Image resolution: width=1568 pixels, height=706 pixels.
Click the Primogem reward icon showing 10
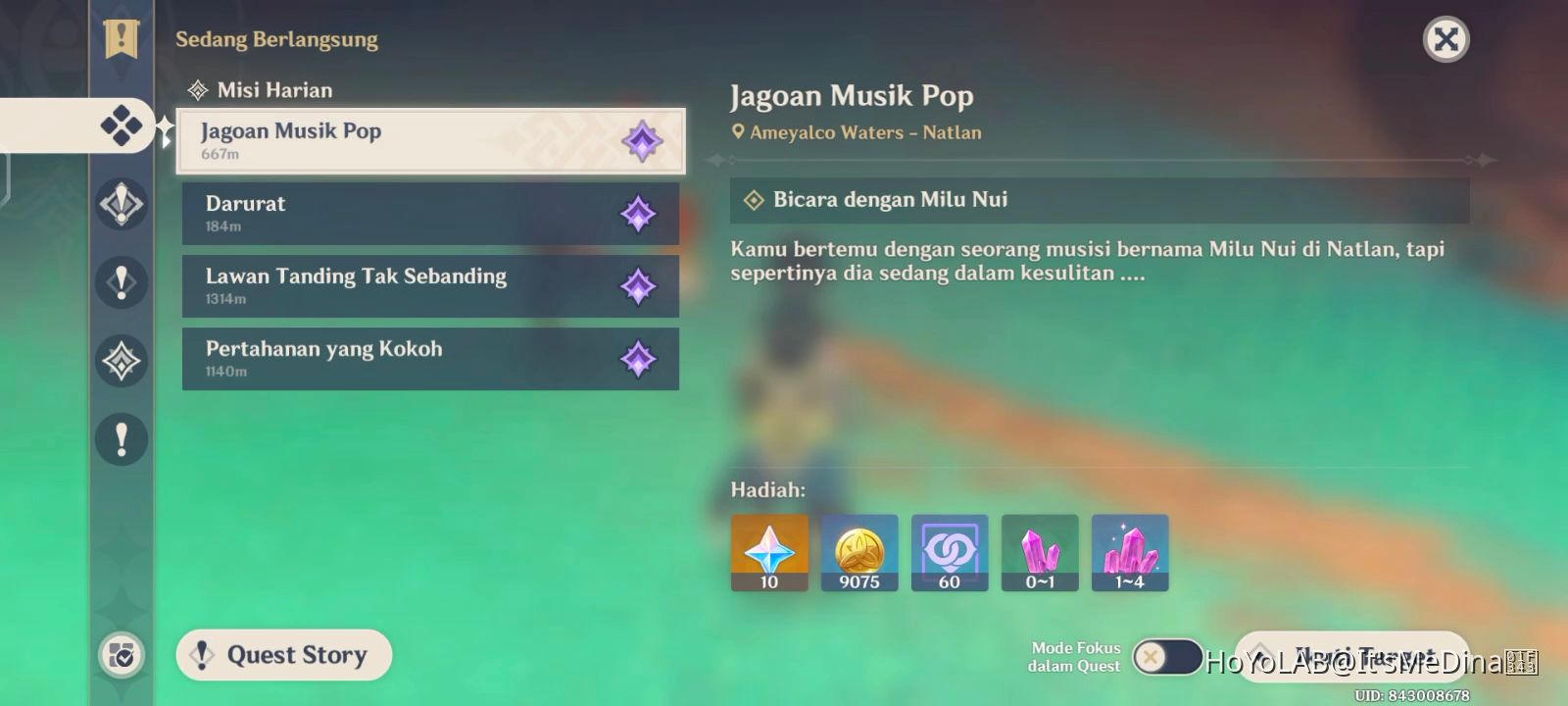point(768,552)
